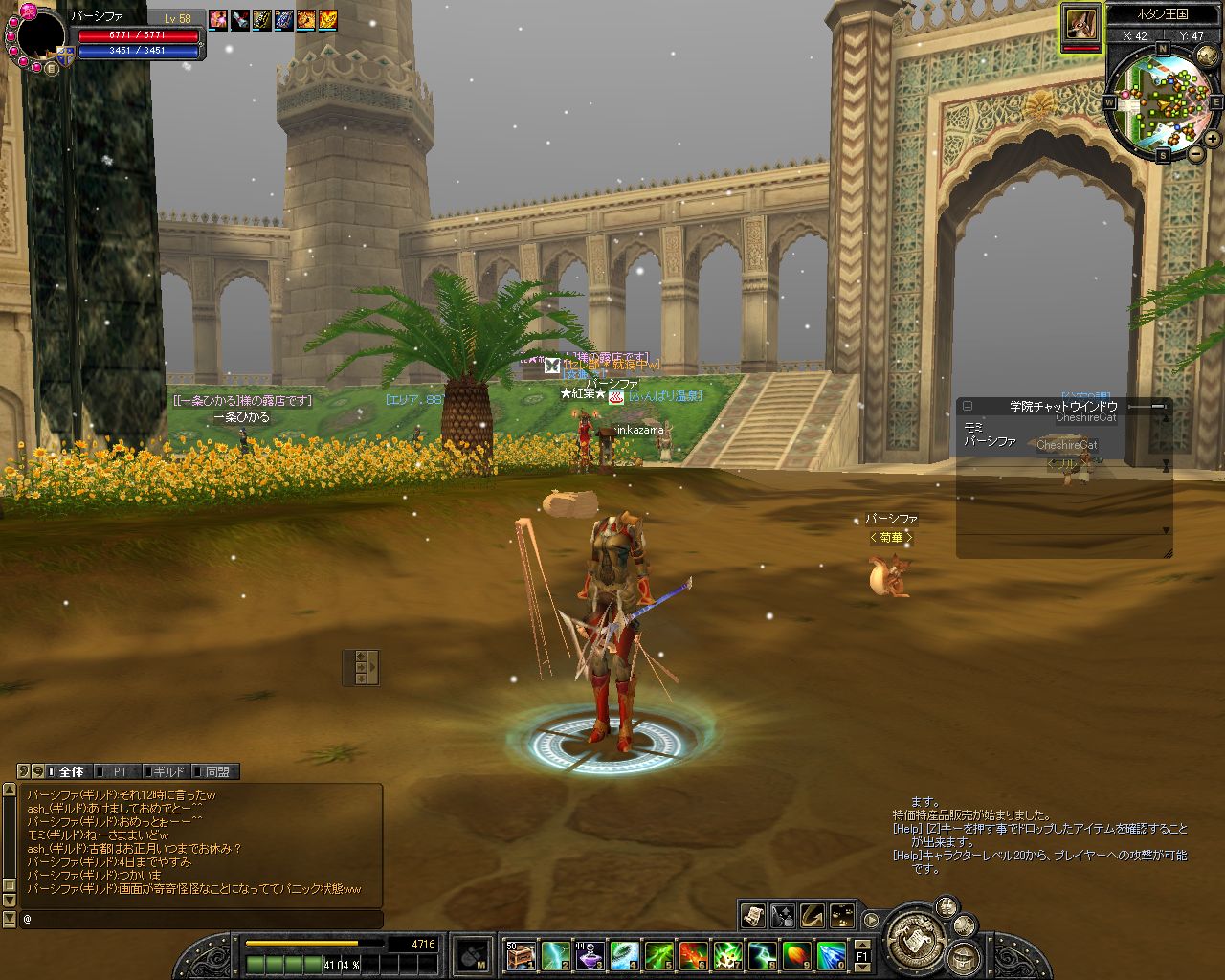Zoom in the minimap with the plus button
The image size is (1225, 980).
tap(1213, 139)
